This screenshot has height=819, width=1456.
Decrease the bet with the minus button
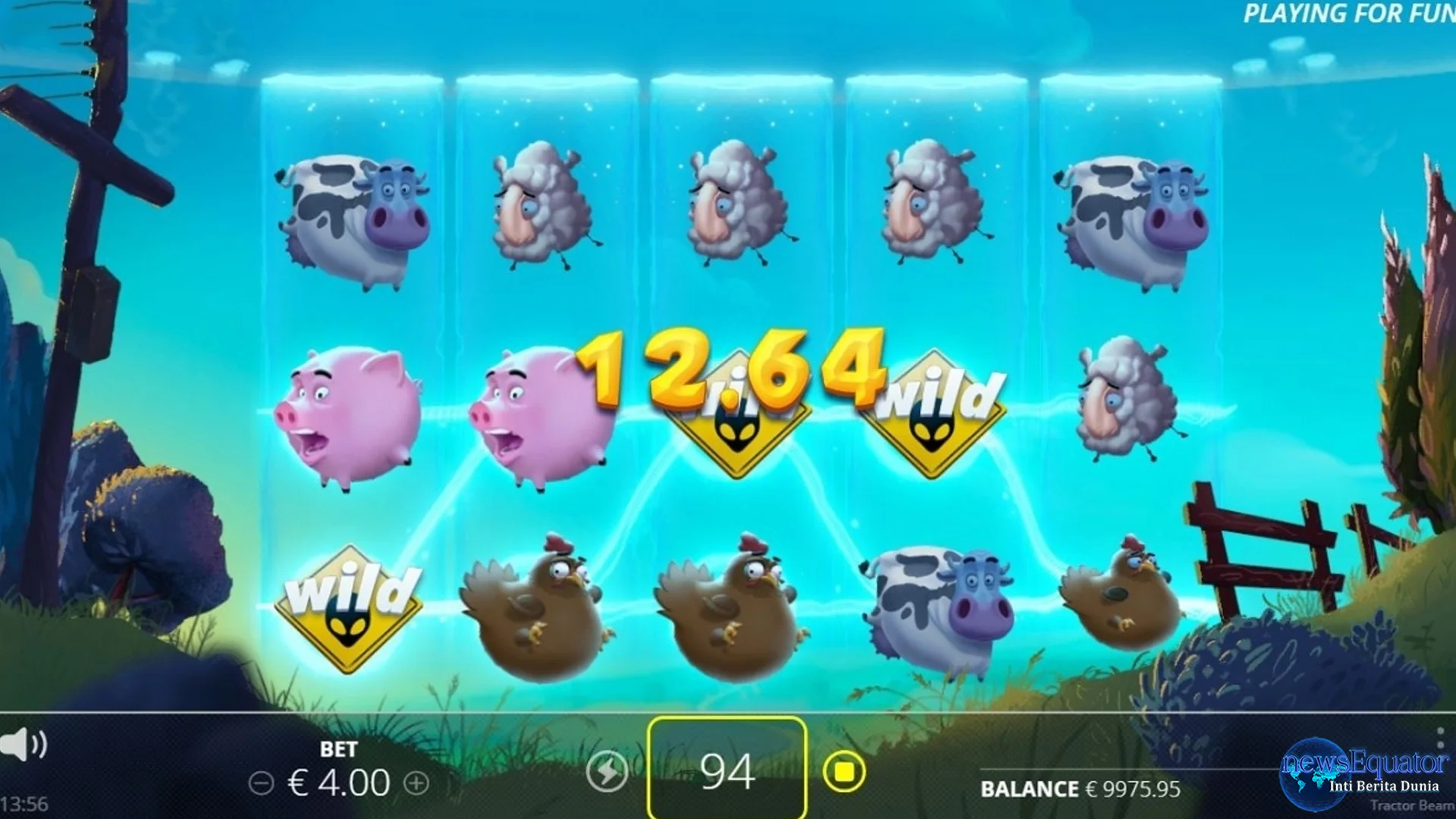[x=261, y=783]
